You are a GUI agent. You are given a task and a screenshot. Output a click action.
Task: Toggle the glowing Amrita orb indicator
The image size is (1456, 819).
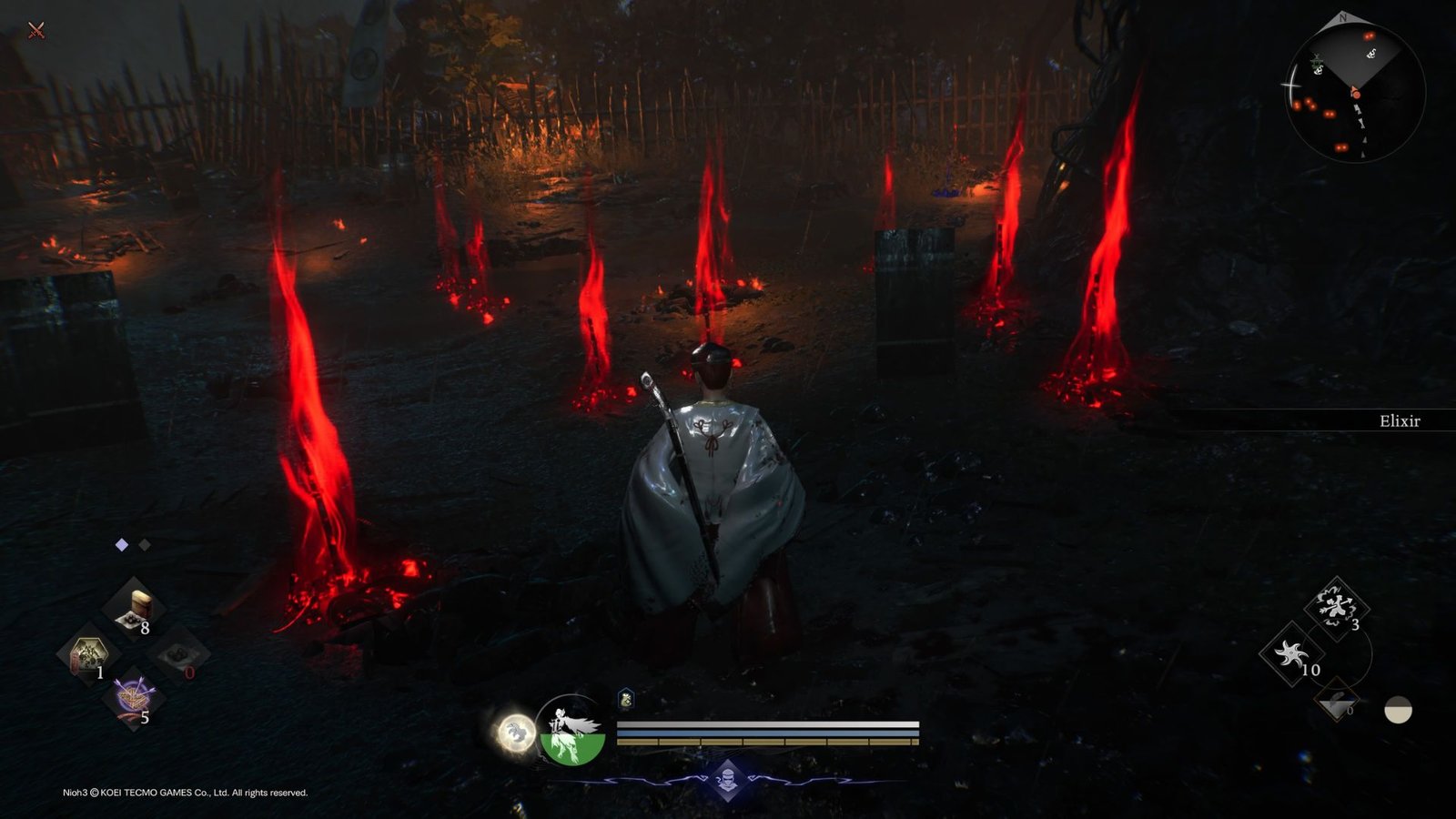[515, 733]
